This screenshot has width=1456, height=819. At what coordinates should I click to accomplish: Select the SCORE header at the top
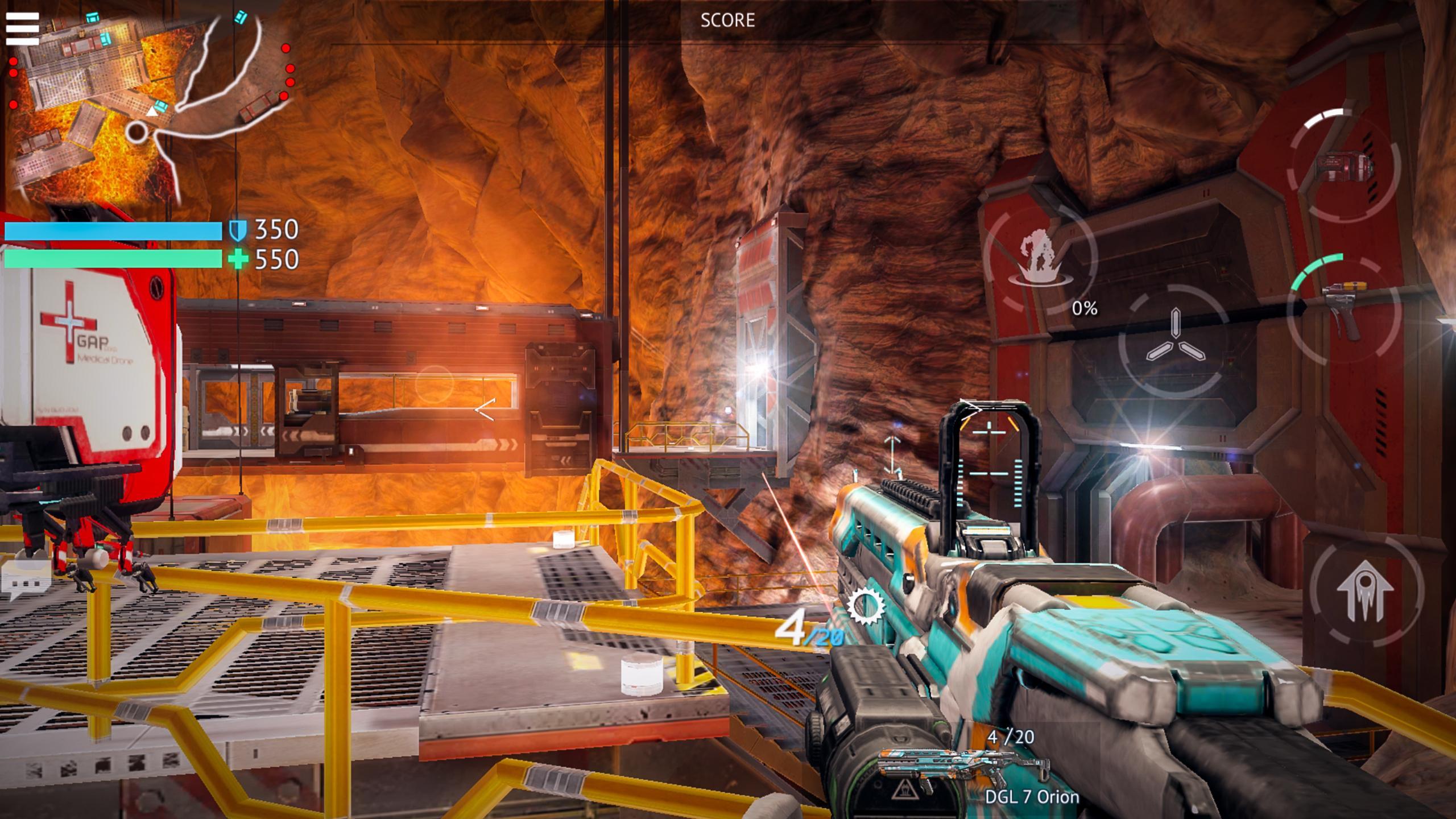coord(728,22)
